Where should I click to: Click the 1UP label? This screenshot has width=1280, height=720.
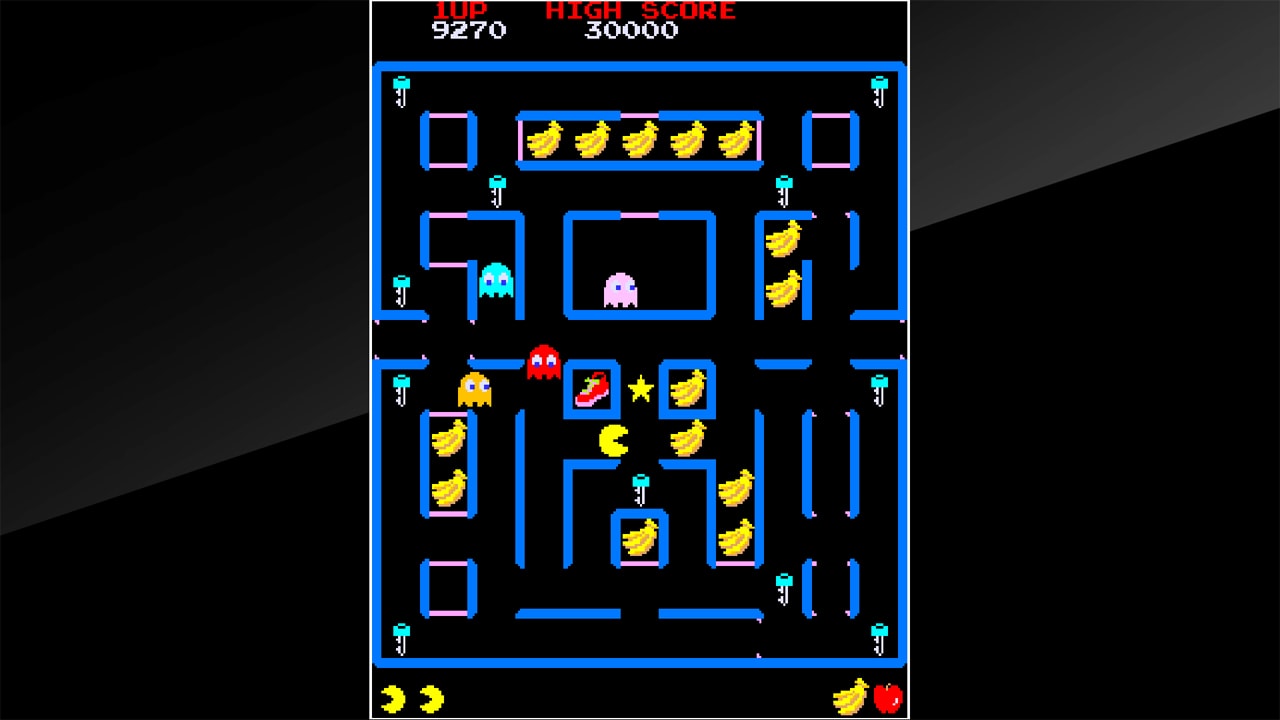click(x=462, y=11)
